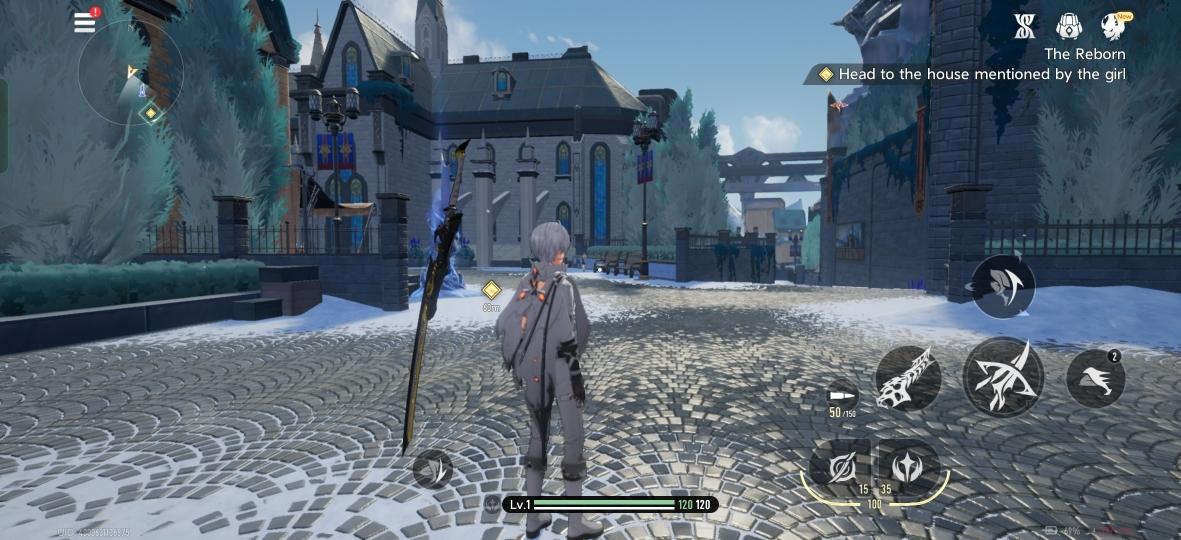This screenshot has width=1181, height=540.
Task: Tap the small round button beside the sword
Action: point(432,468)
